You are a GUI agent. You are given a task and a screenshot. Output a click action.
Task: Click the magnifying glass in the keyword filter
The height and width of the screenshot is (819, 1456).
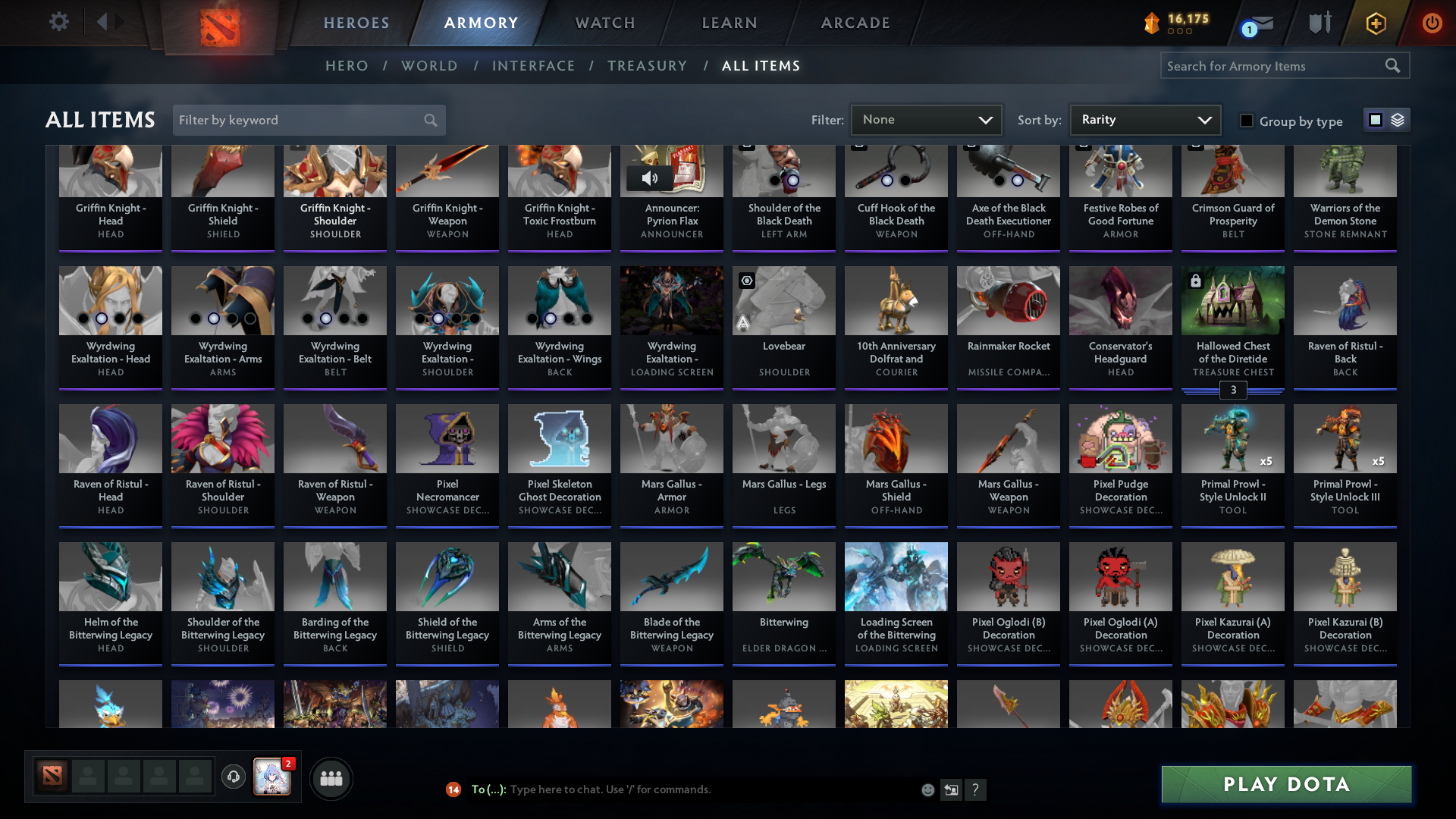click(x=429, y=120)
